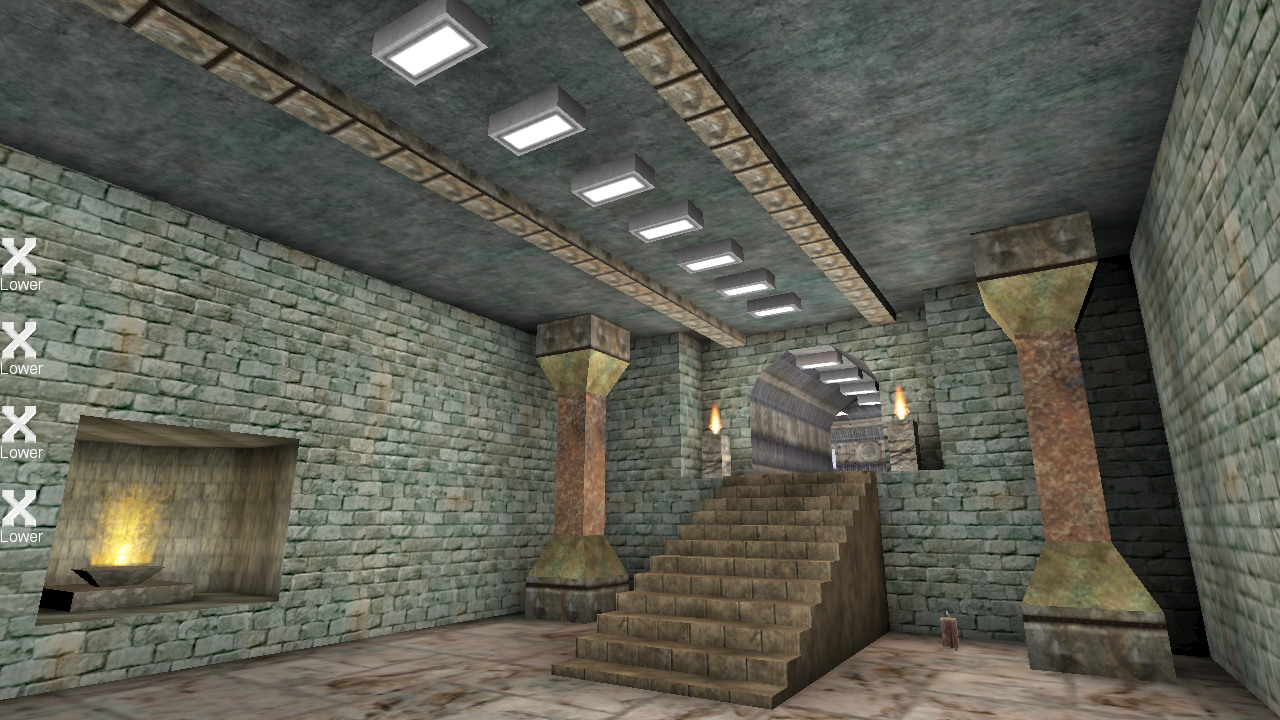
Task: Click the left rusted stone pillar
Action: [580, 460]
